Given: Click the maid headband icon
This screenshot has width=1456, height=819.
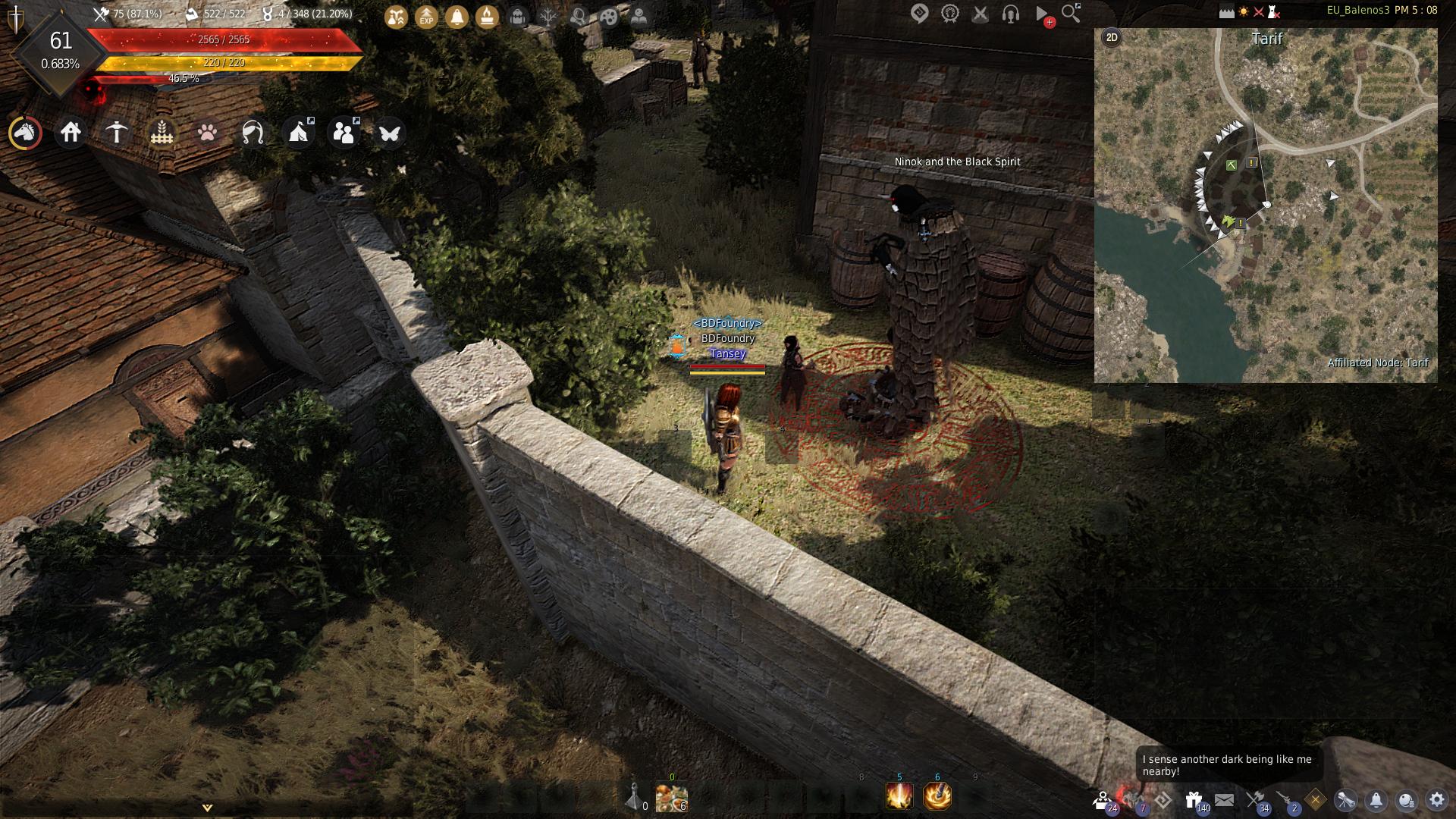Looking at the screenshot, I should (253, 133).
